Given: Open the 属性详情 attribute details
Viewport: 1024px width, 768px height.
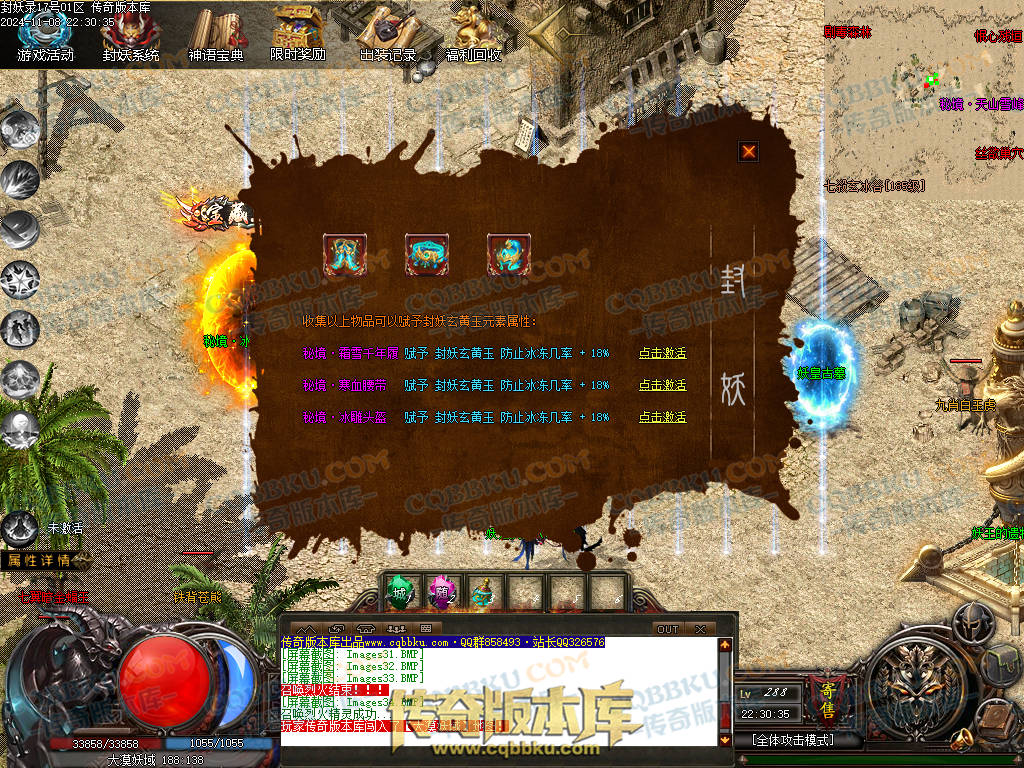Looking at the screenshot, I should click(41, 560).
